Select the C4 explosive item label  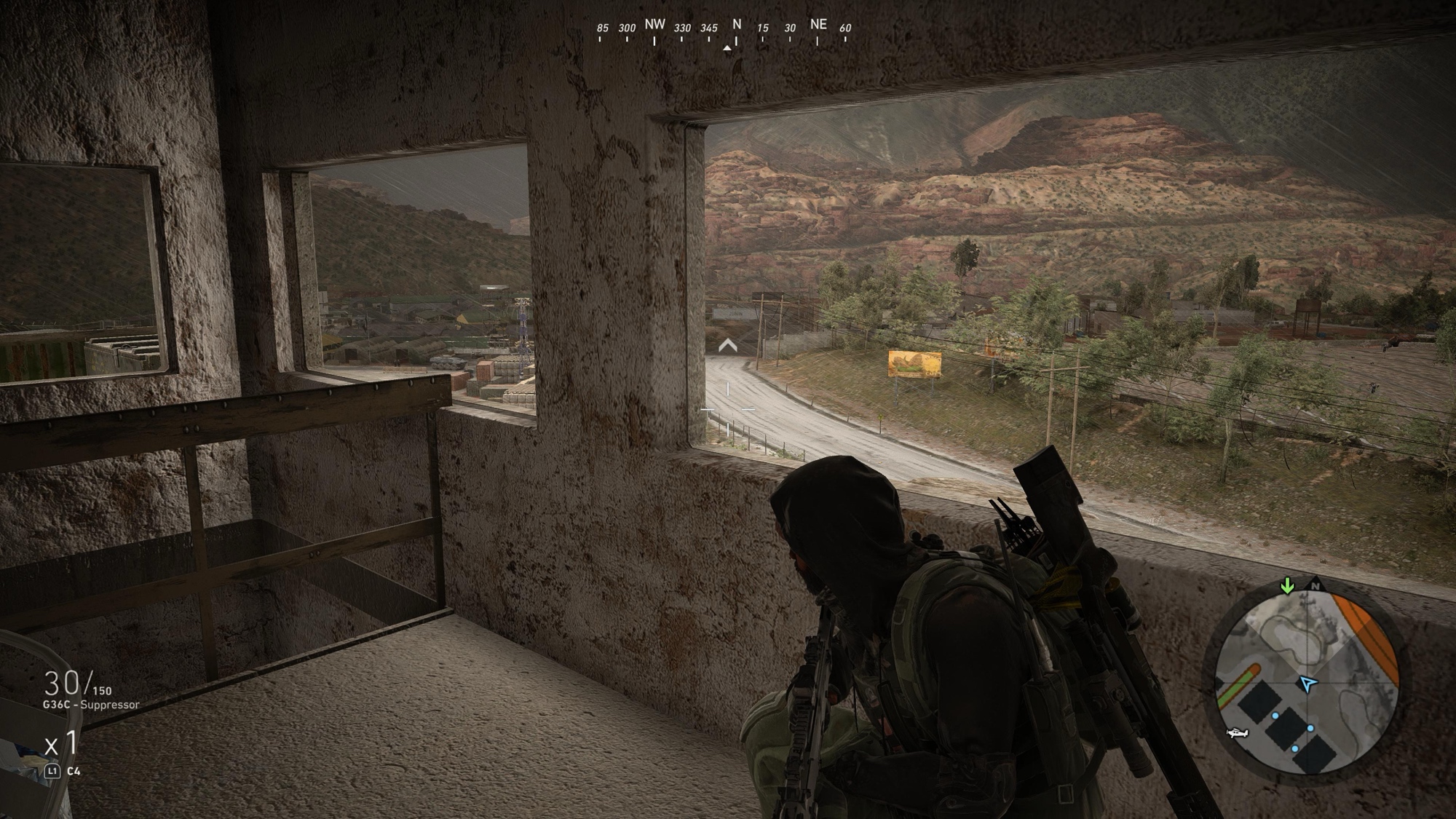coord(74,771)
